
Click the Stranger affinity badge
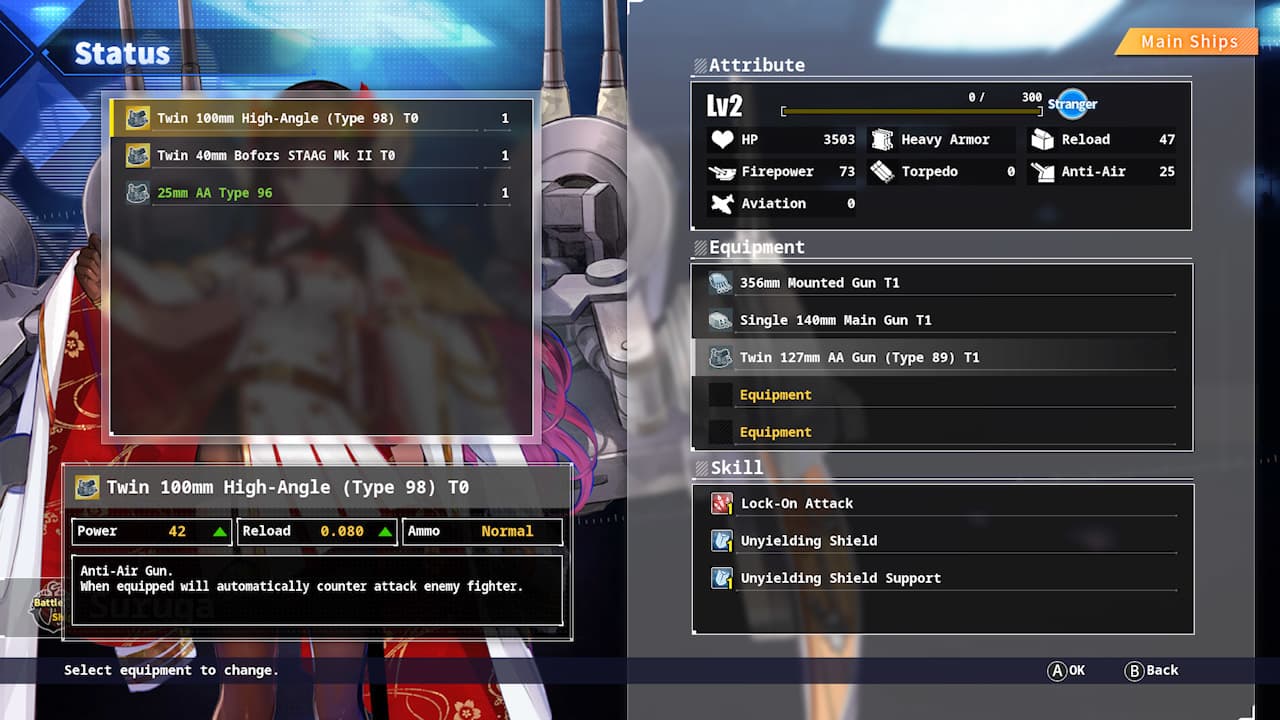pos(1072,103)
